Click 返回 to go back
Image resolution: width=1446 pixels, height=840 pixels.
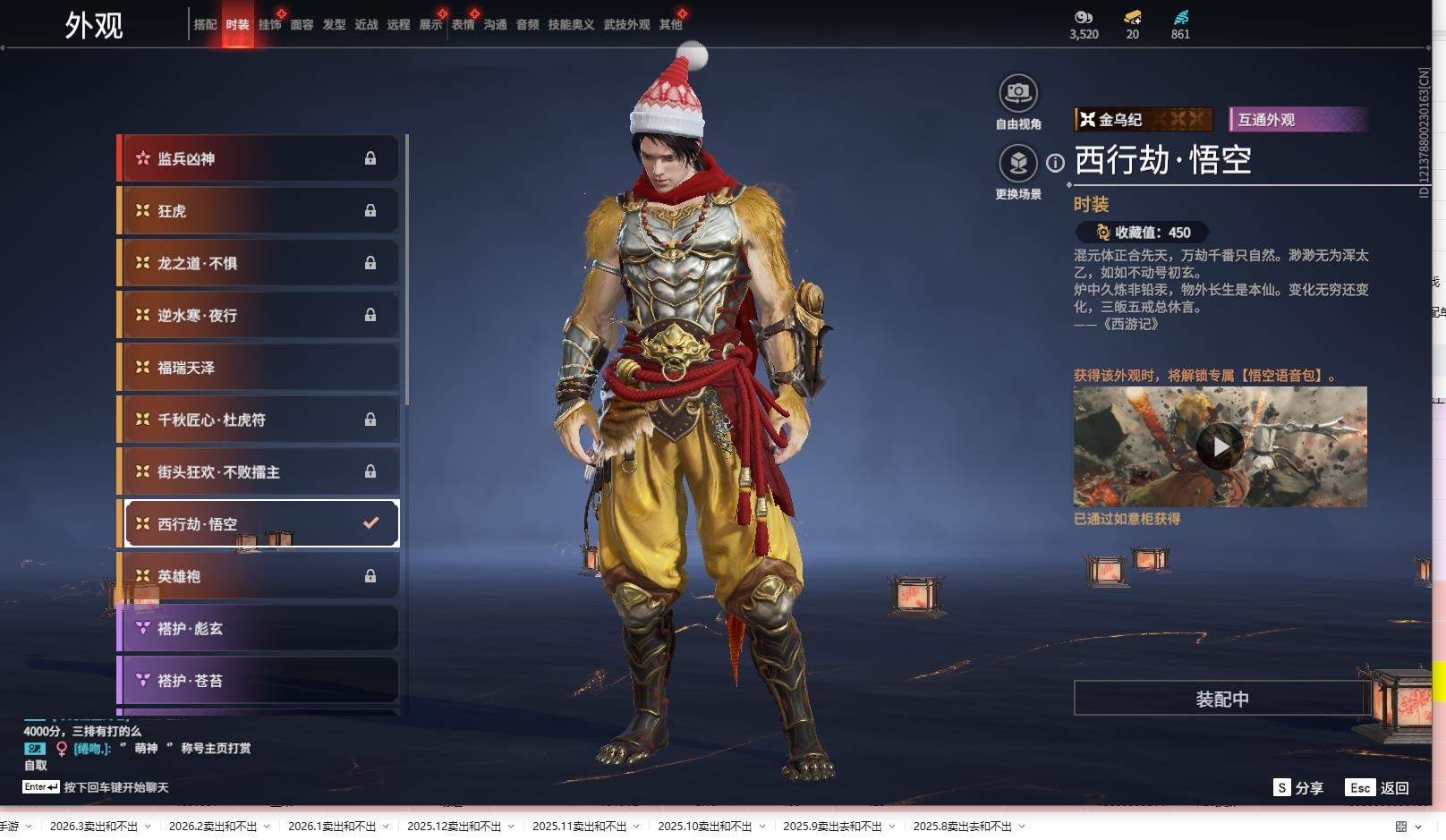pos(1378,788)
